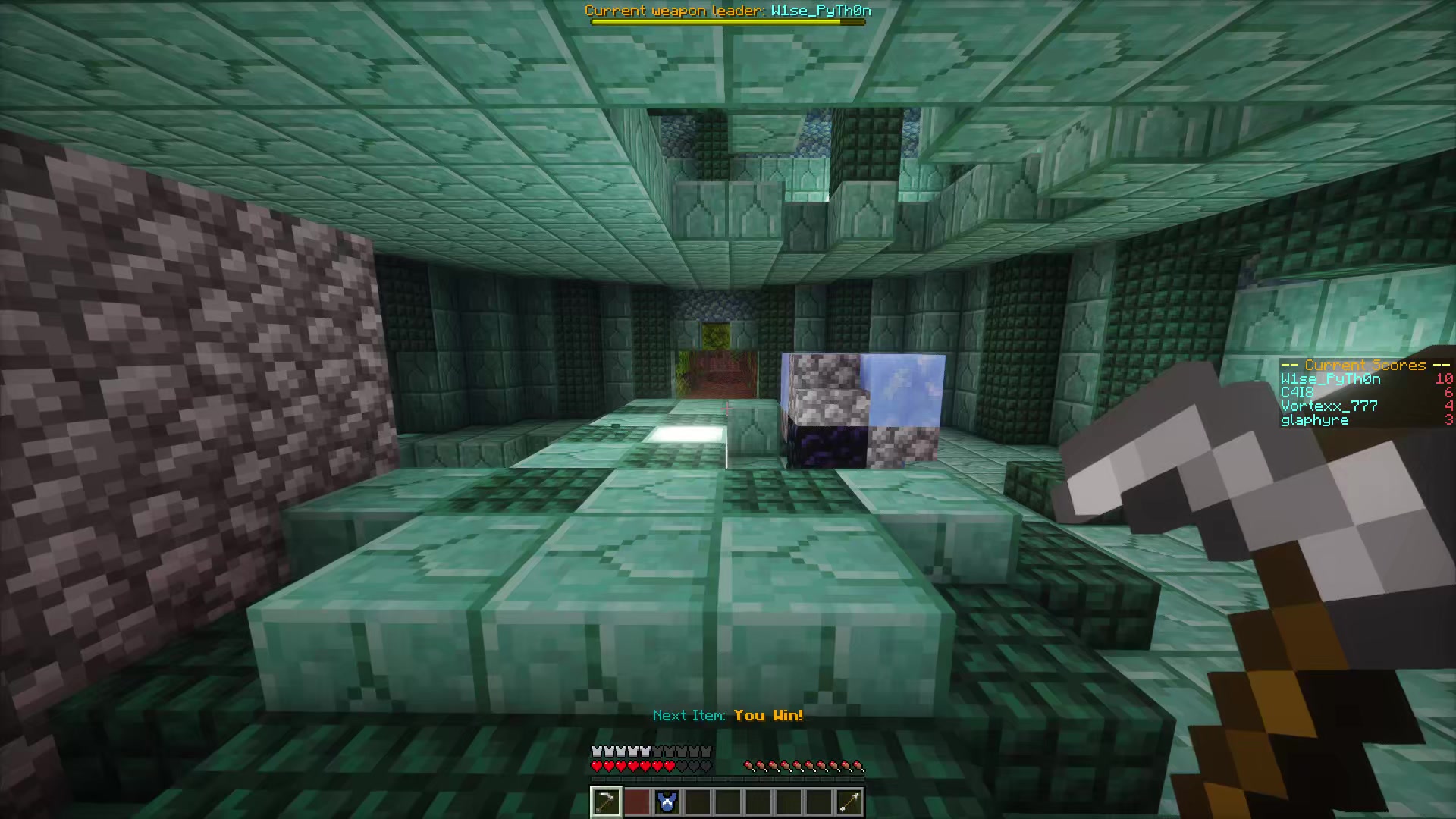Image resolution: width=1456 pixels, height=819 pixels.
Task: Click the You Win next item text
Action: coord(767,714)
